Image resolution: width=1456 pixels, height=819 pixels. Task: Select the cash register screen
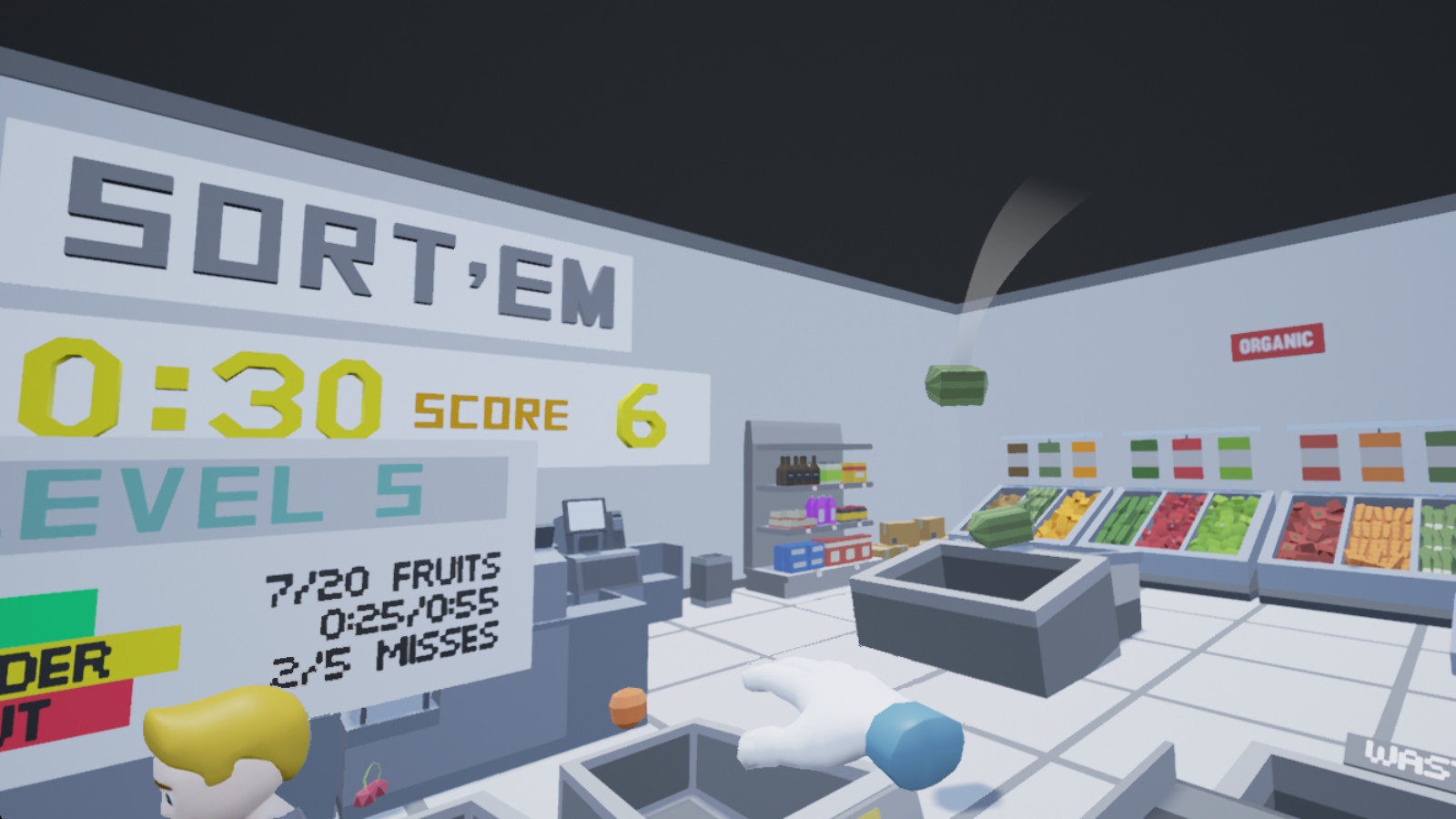tap(587, 515)
